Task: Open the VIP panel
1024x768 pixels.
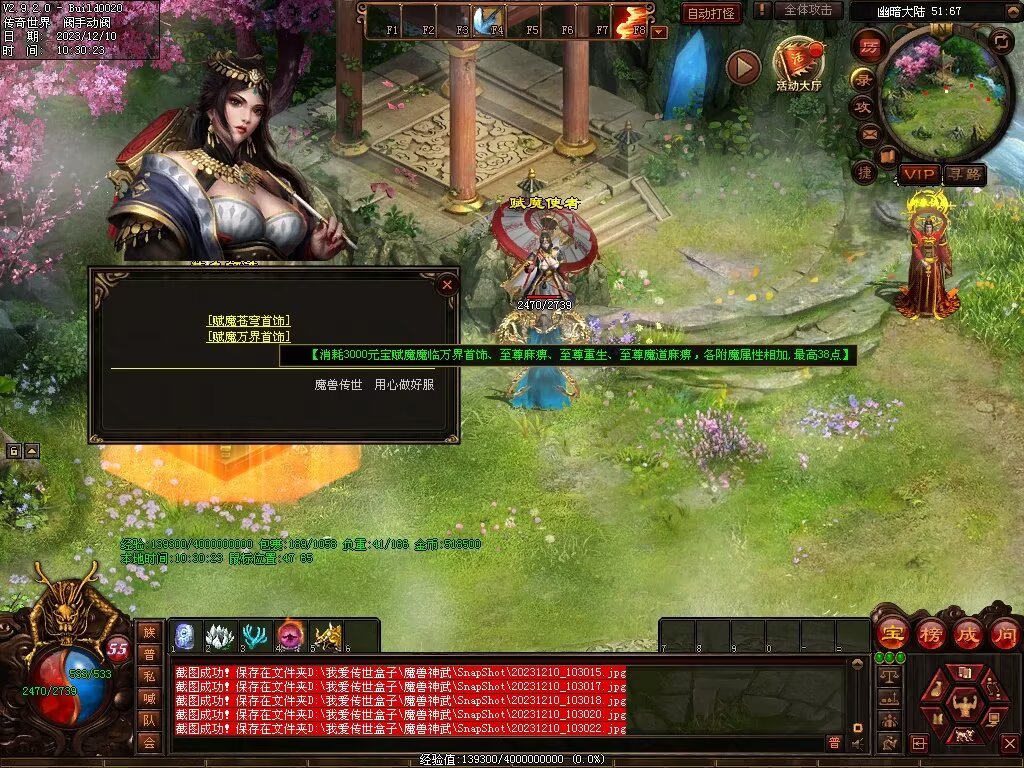Action: [x=918, y=174]
